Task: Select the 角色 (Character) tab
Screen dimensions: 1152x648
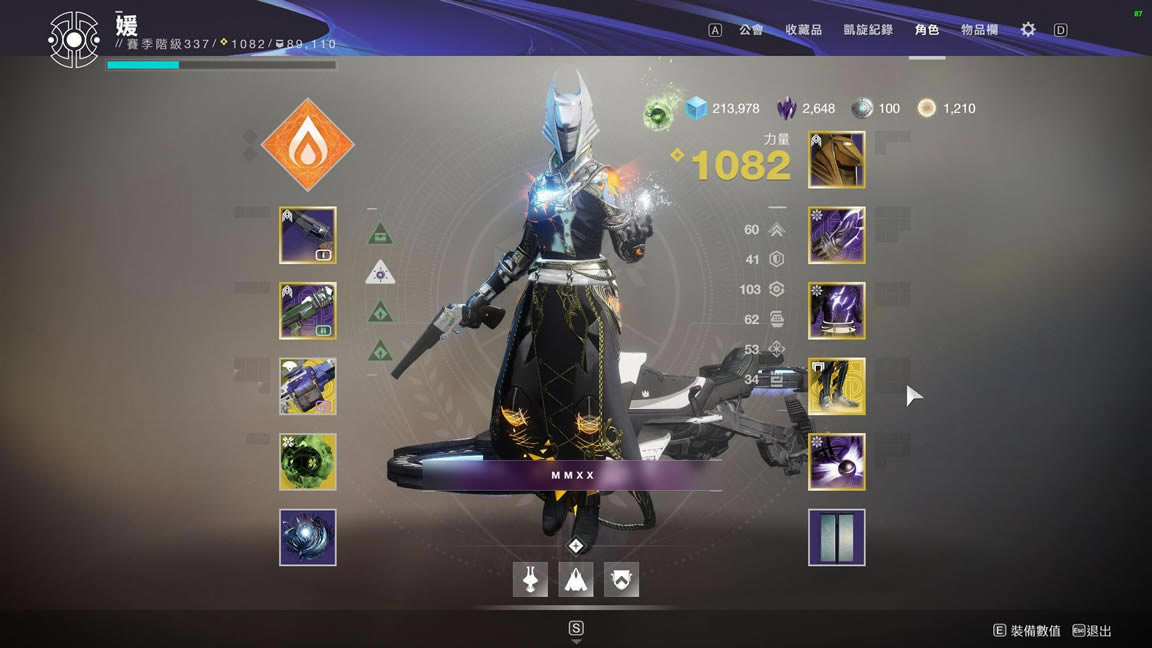Action: [x=927, y=30]
